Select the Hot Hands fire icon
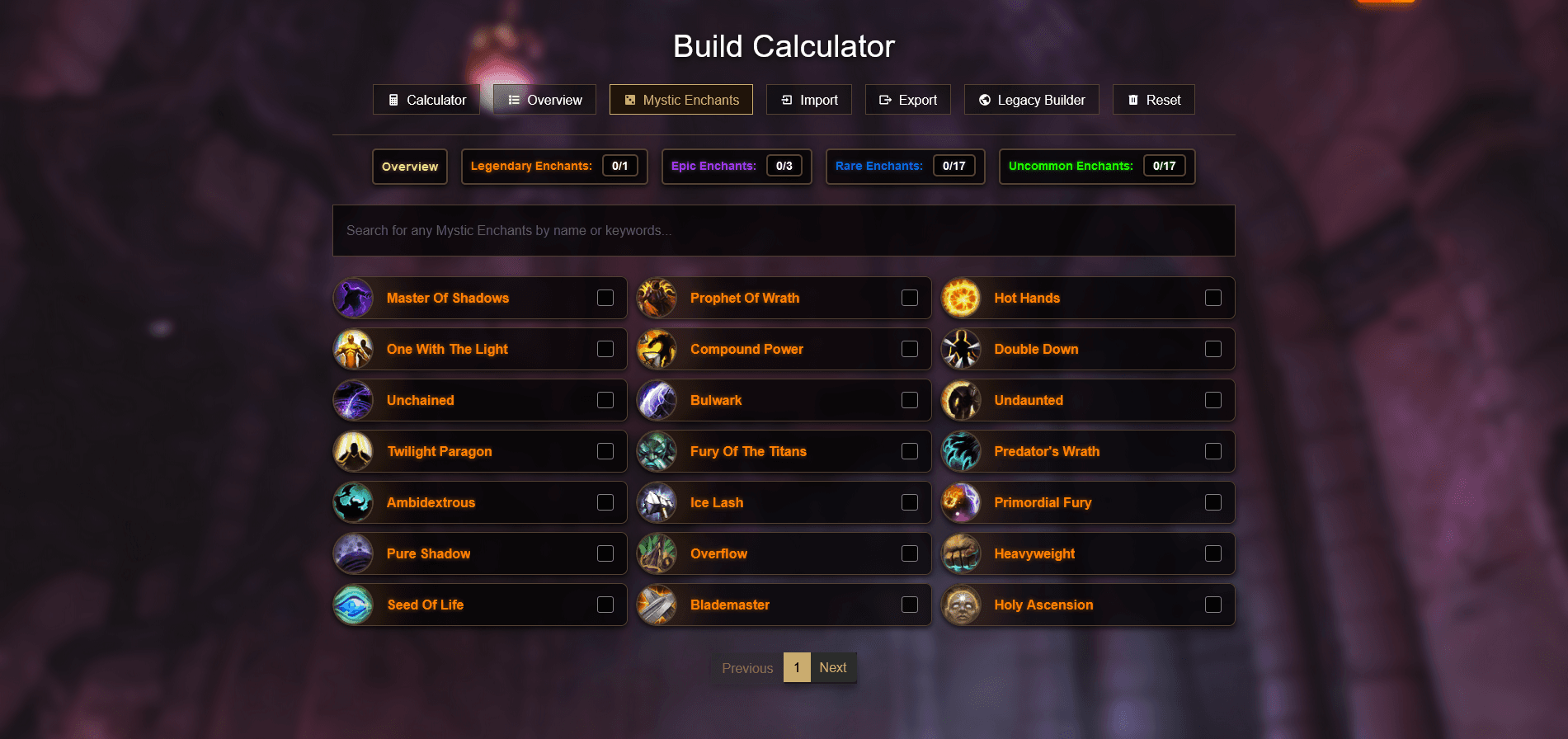The width and height of the screenshot is (1568, 739). click(x=962, y=298)
